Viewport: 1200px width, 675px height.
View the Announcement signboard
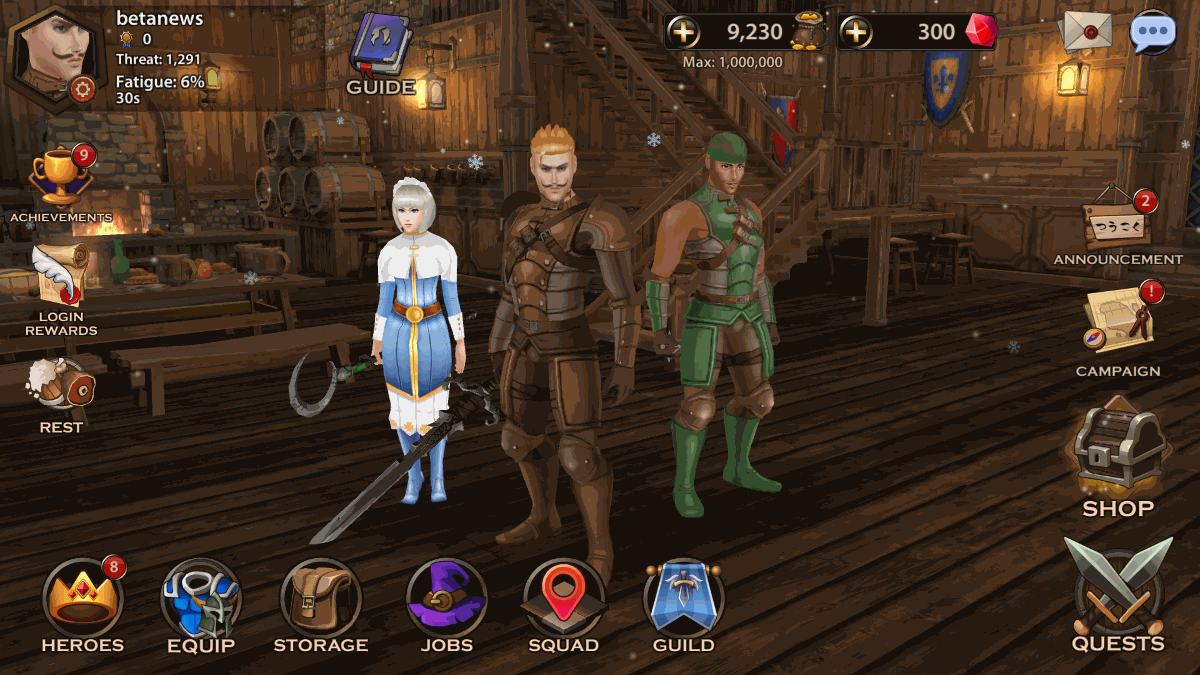[1117, 222]
